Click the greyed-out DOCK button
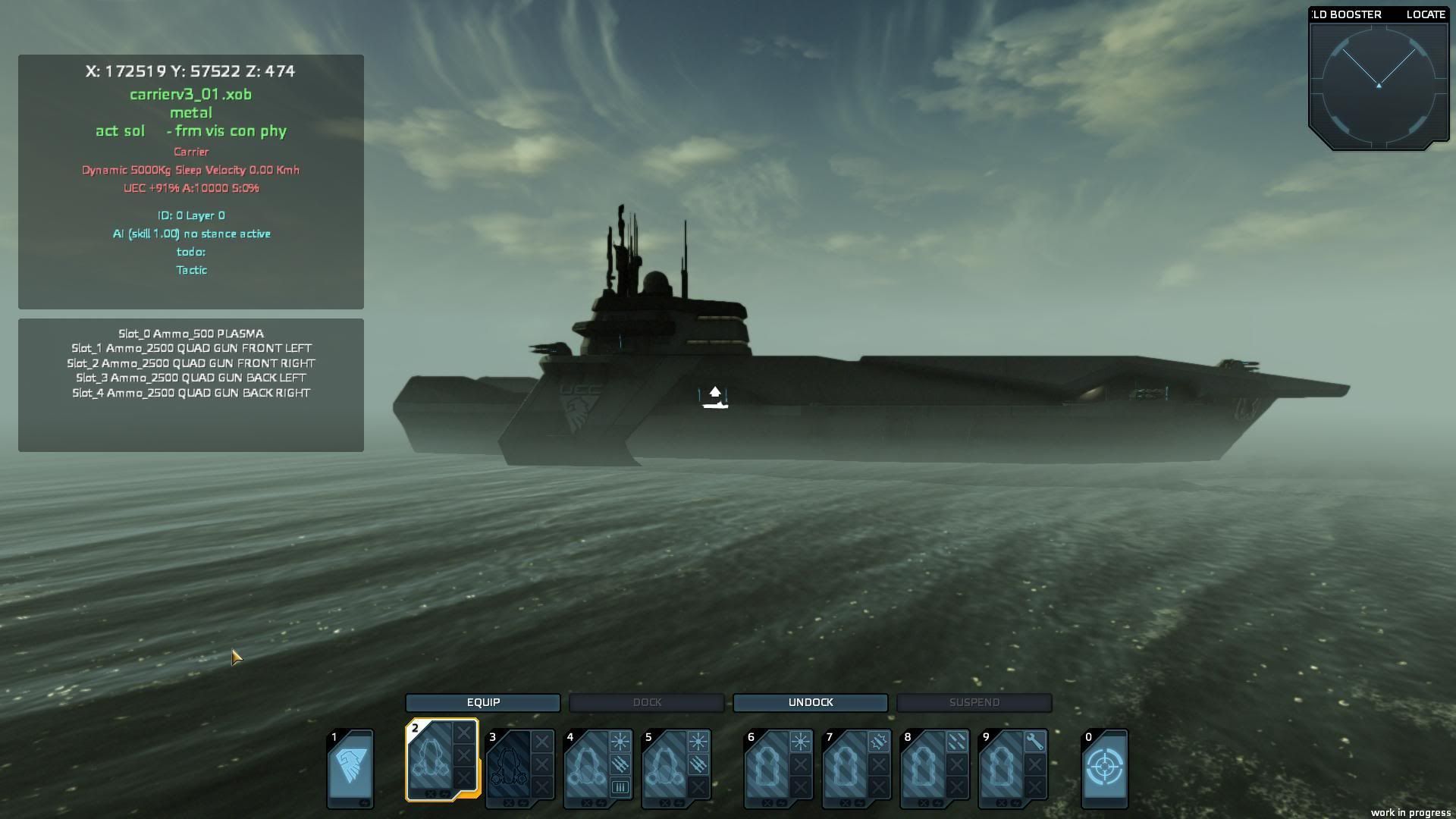The height and width of the screenshot is (819, 1456). [x=647, y=702]
